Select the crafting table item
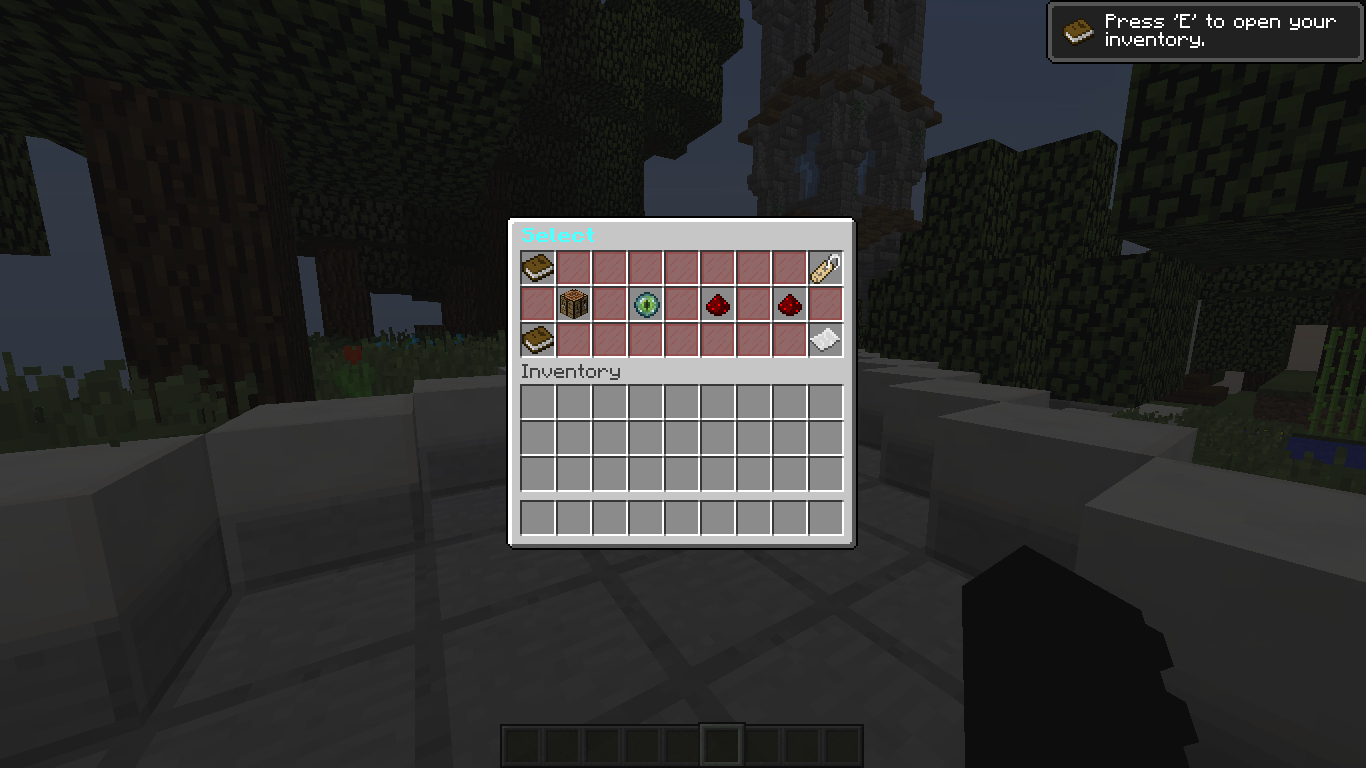The image size is (1366, 768). [573, 304]
